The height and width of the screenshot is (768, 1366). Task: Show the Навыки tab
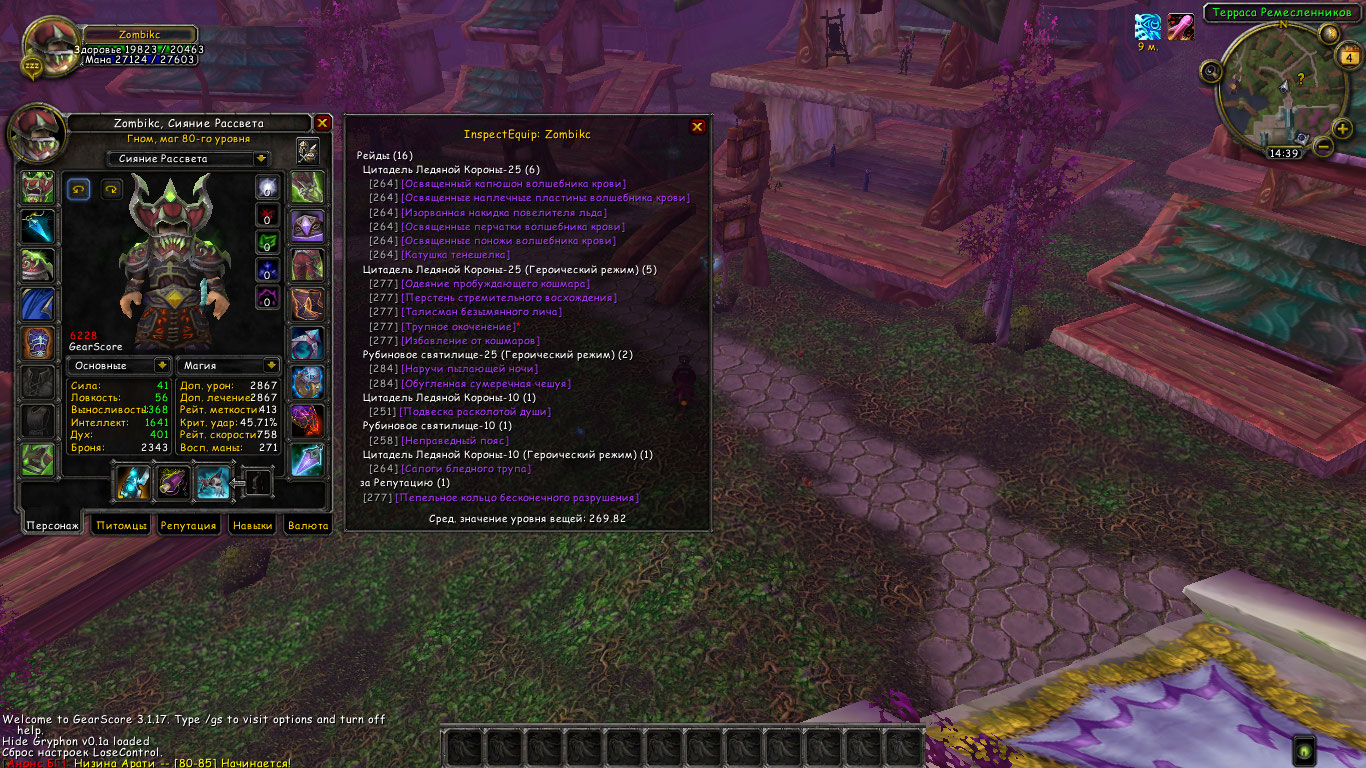tap(251, 525)
